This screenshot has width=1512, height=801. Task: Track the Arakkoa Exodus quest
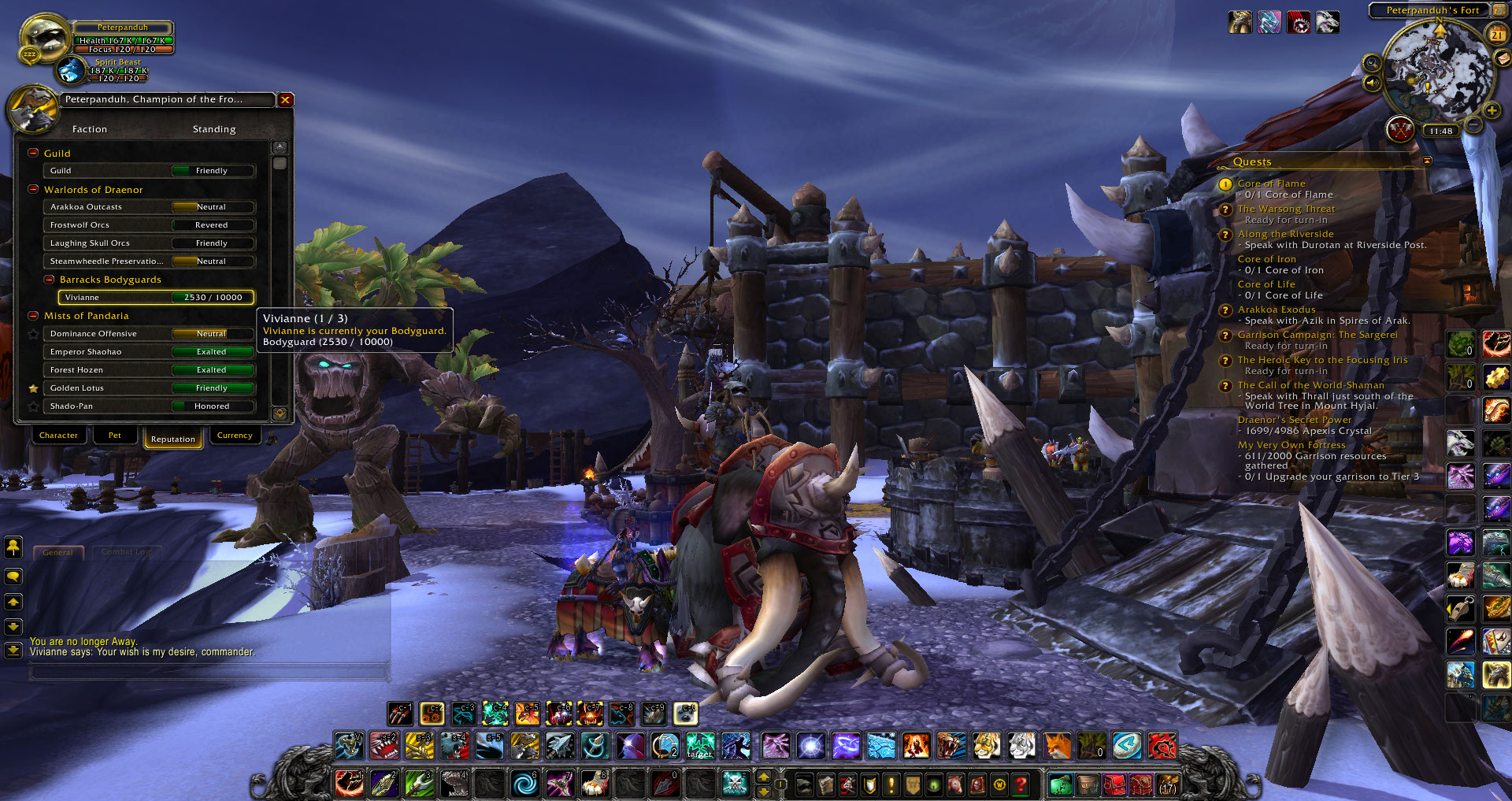point(1276,310)
